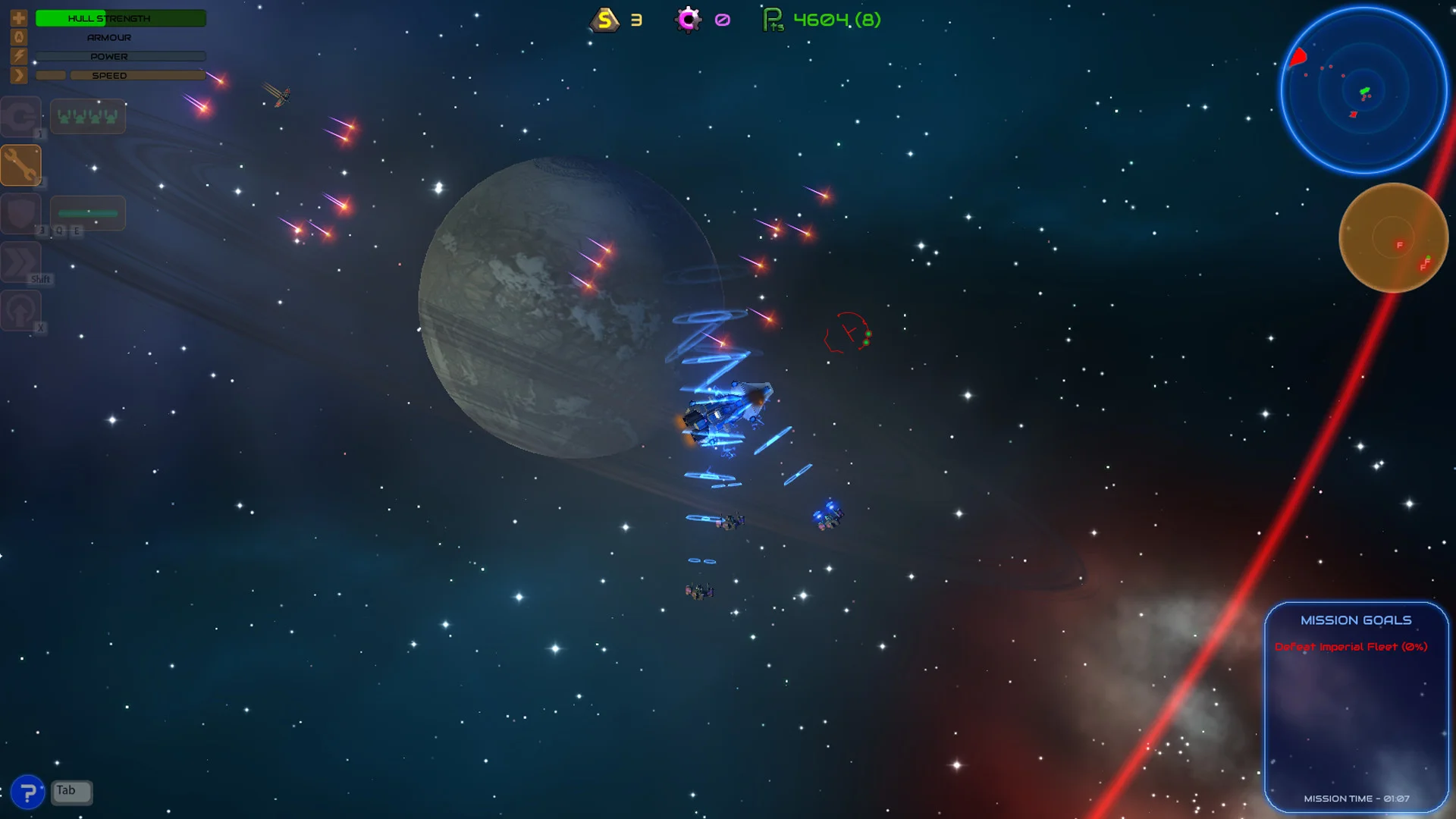Click the plus icon beside Hull Strength
This screenshot has height=819, width=1456.
point(18,17)
